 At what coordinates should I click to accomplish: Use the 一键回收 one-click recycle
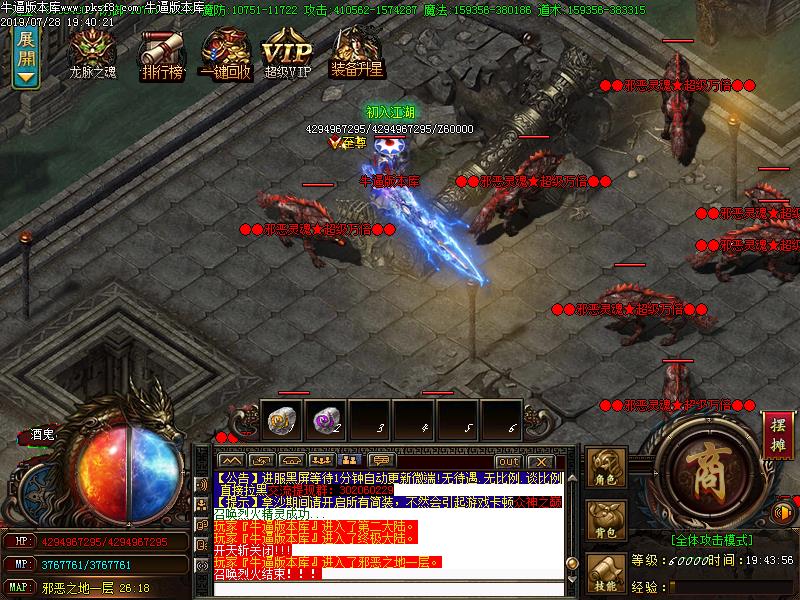[224, 52]
